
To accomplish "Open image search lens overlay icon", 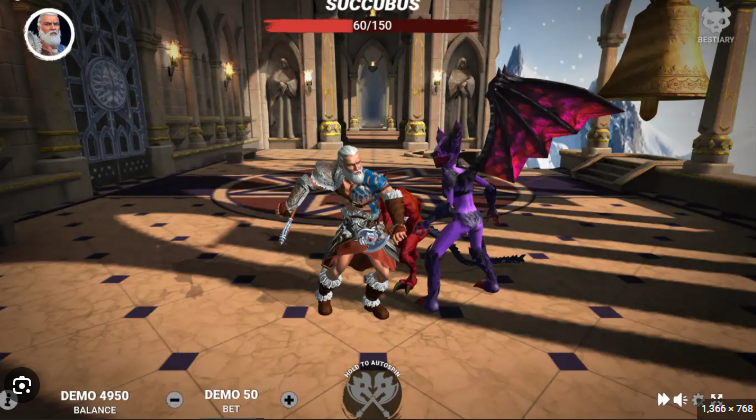I will pyautogui.click(x=21, y=385).
